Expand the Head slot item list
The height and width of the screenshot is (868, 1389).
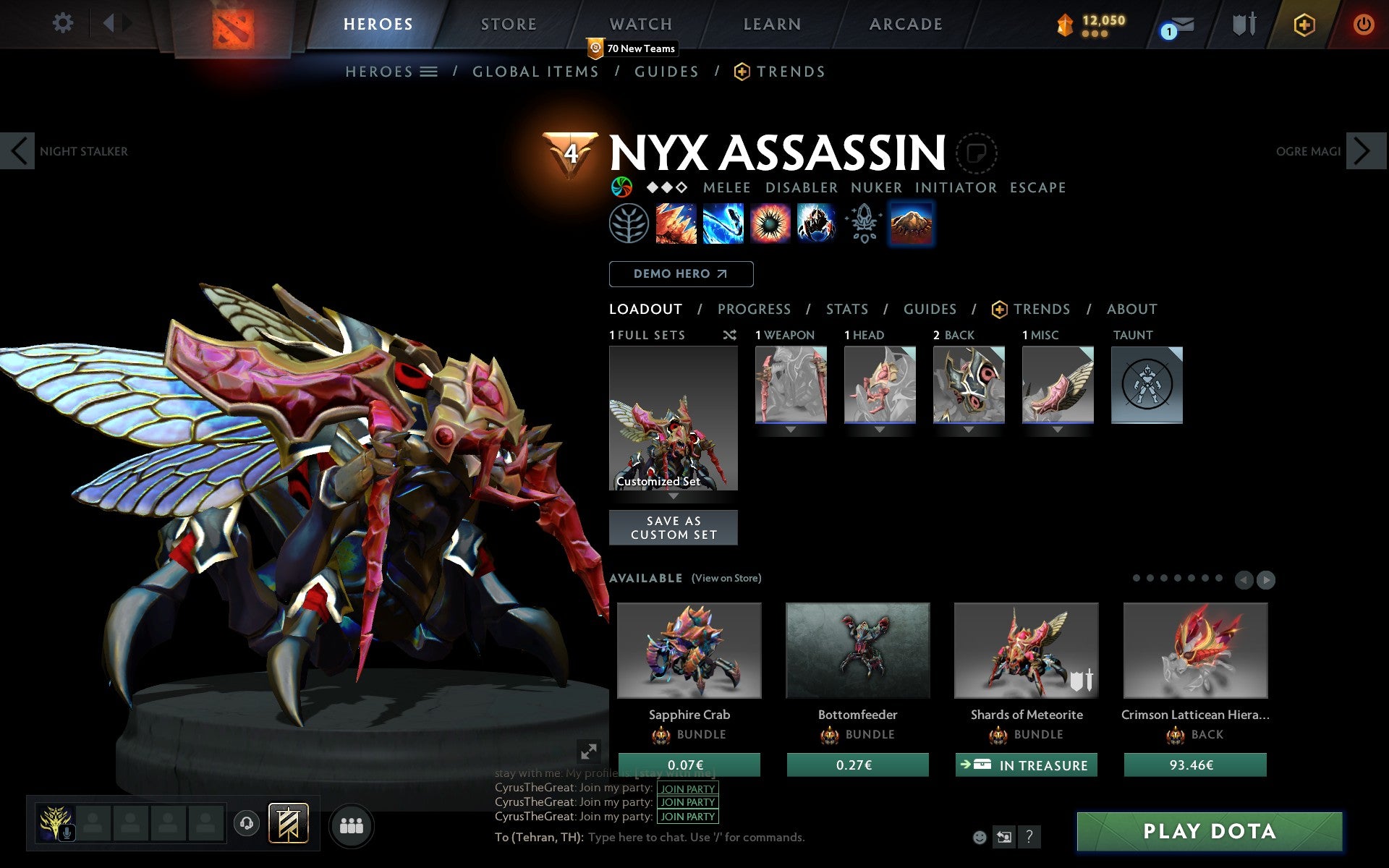click(878, 428)
